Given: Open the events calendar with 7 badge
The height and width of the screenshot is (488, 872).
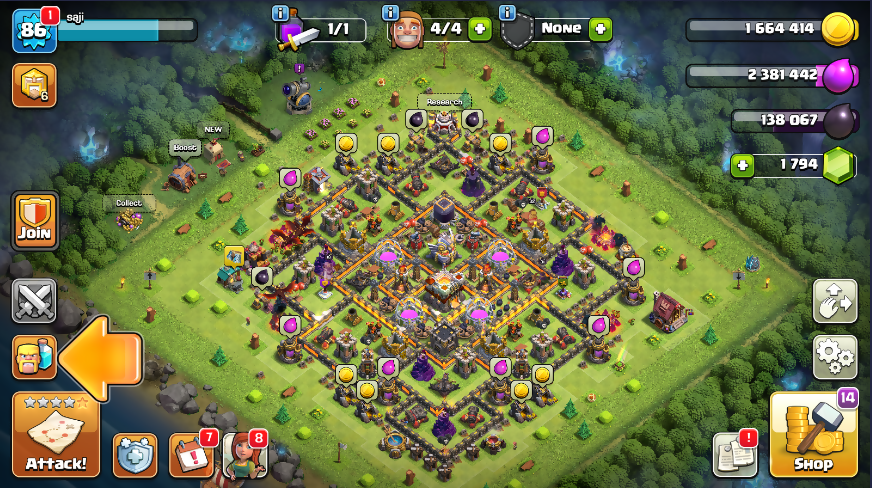Looking at the screenshot, I should tap(190, 455).
